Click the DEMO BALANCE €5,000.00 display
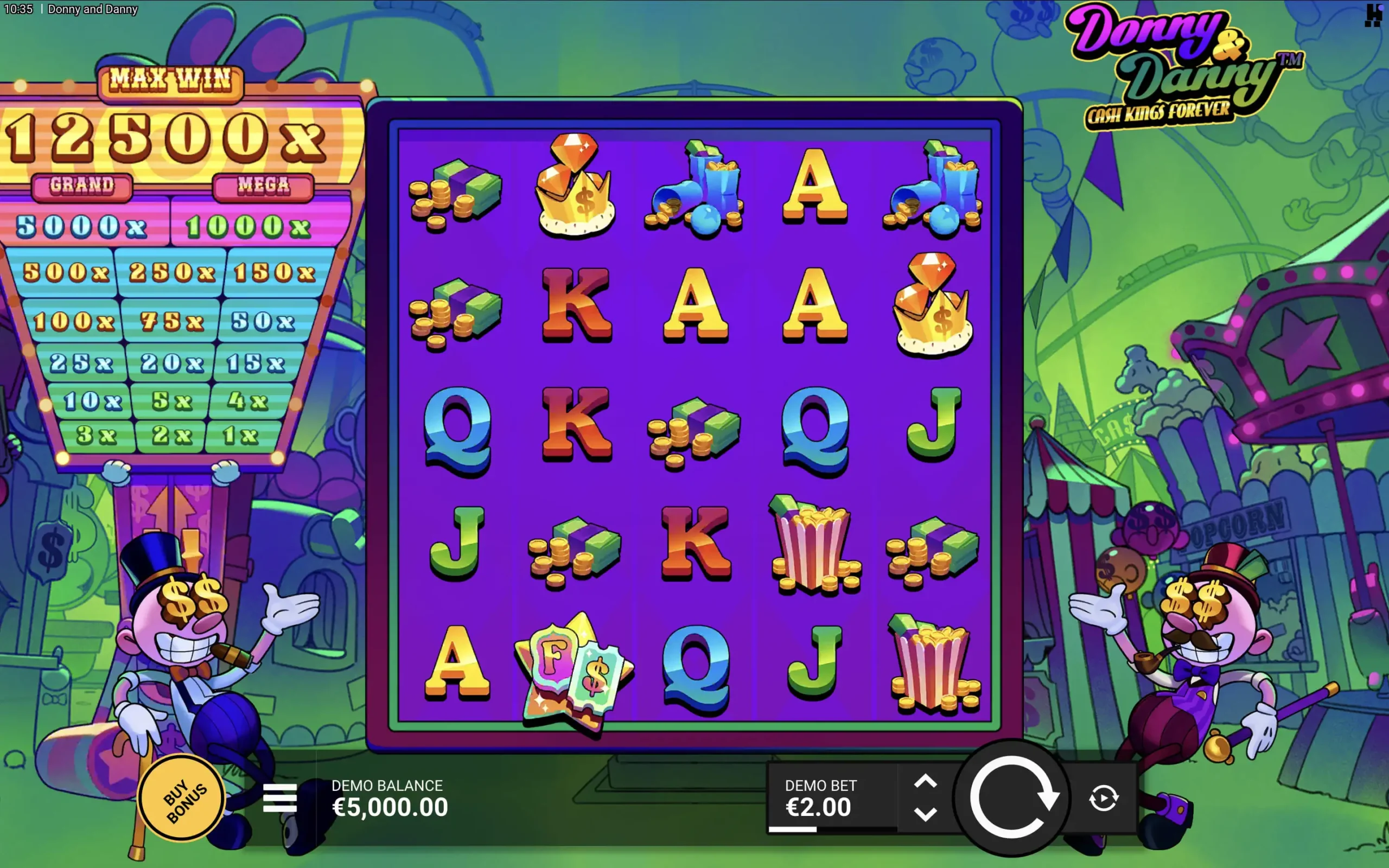The width and height of the screenshot is (1389, 868). [390, 798]
